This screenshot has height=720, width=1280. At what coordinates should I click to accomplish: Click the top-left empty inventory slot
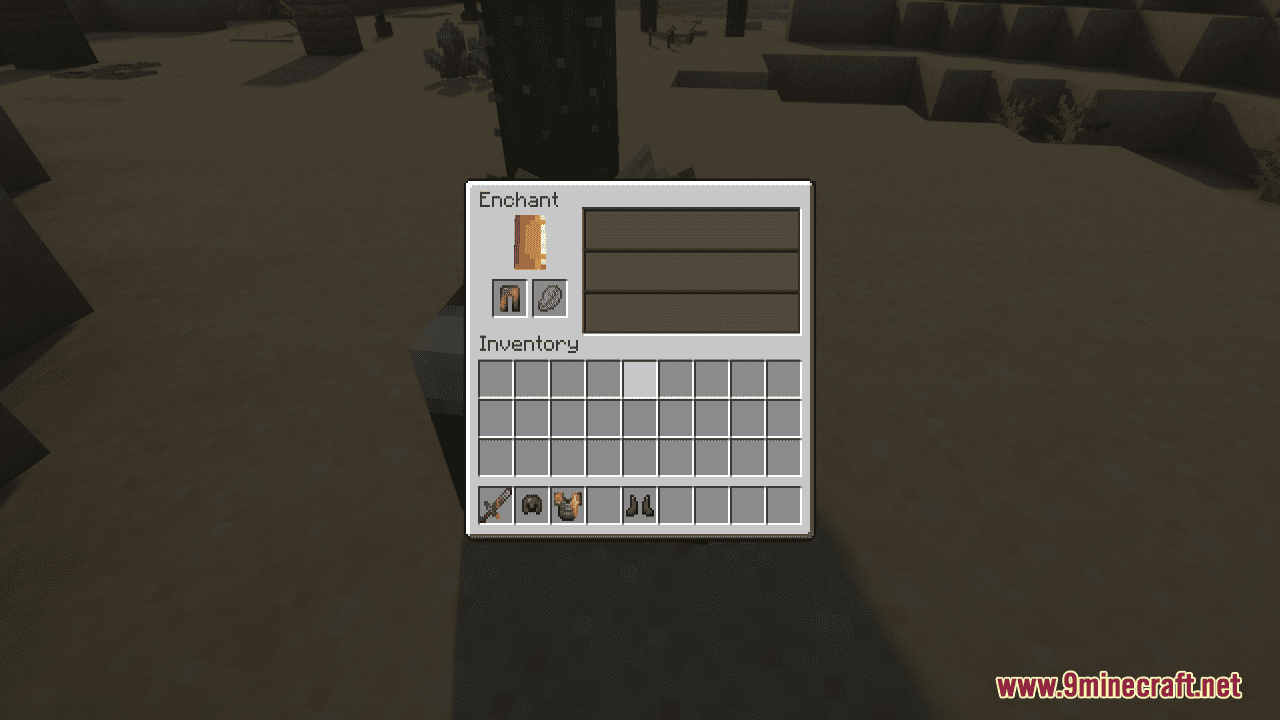coord(496,378)
